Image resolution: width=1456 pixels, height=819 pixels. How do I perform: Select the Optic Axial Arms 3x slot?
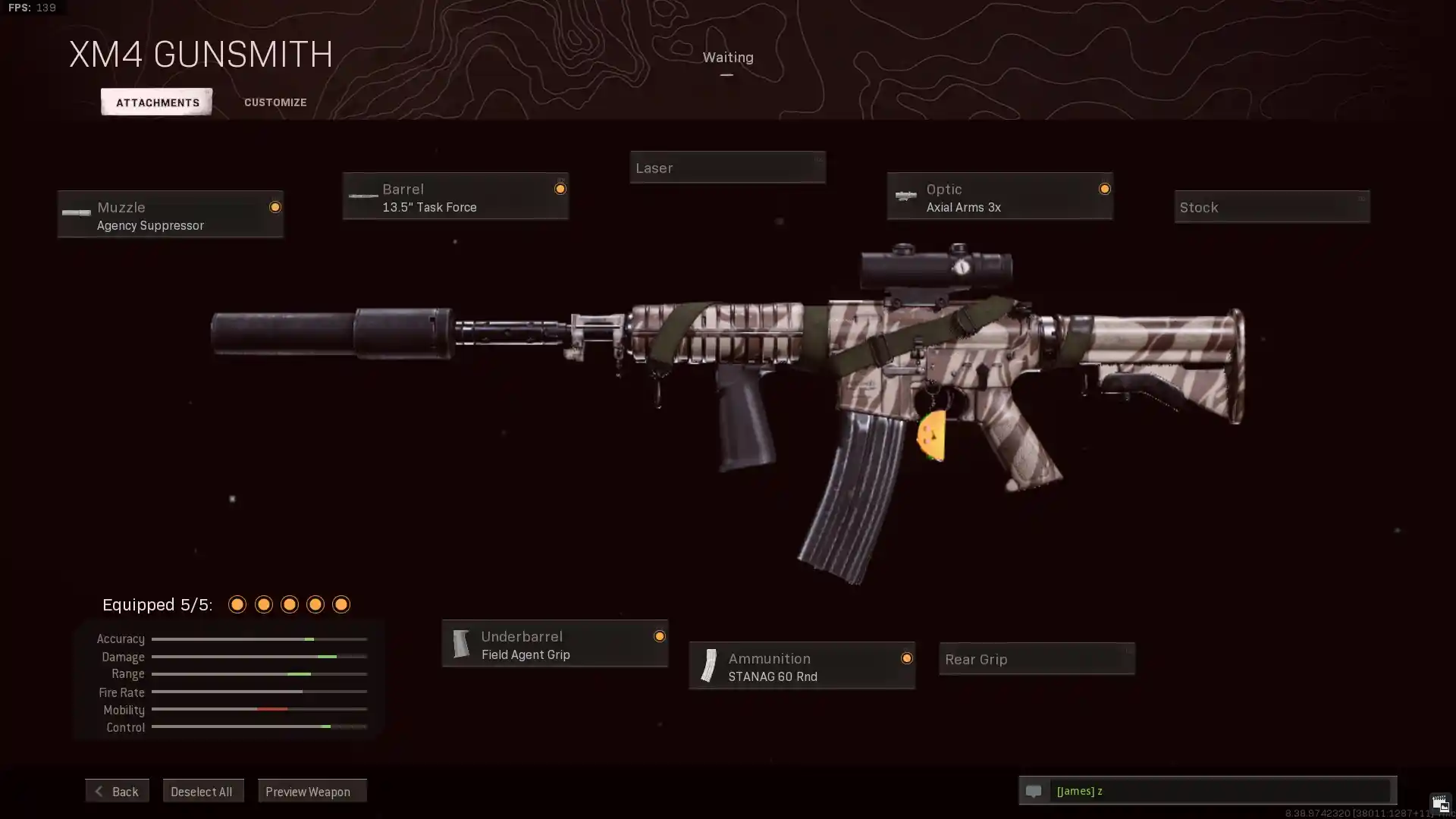(x=999, y=196)
